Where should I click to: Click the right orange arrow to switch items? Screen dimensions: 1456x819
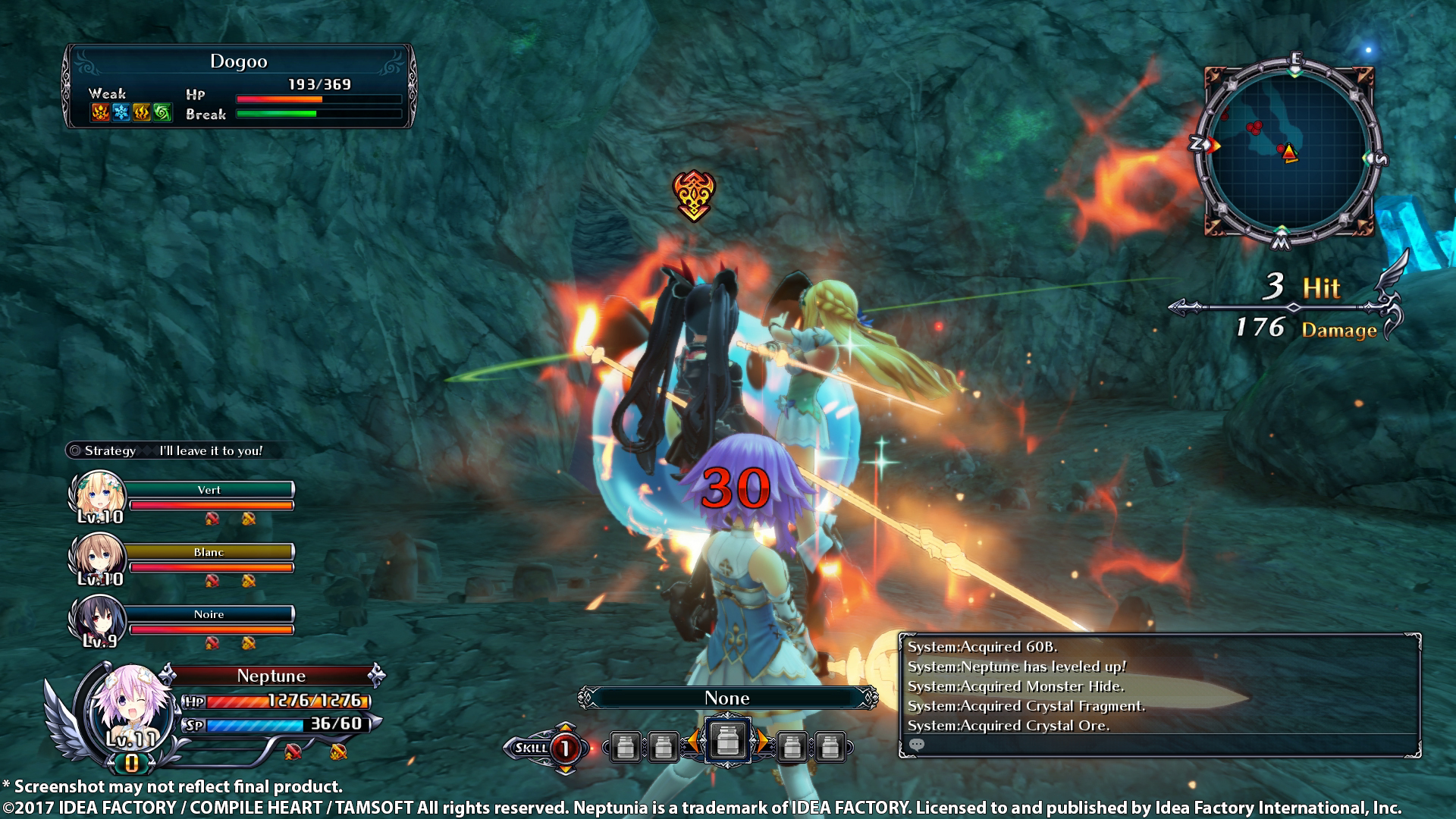(x=763, y=742)
